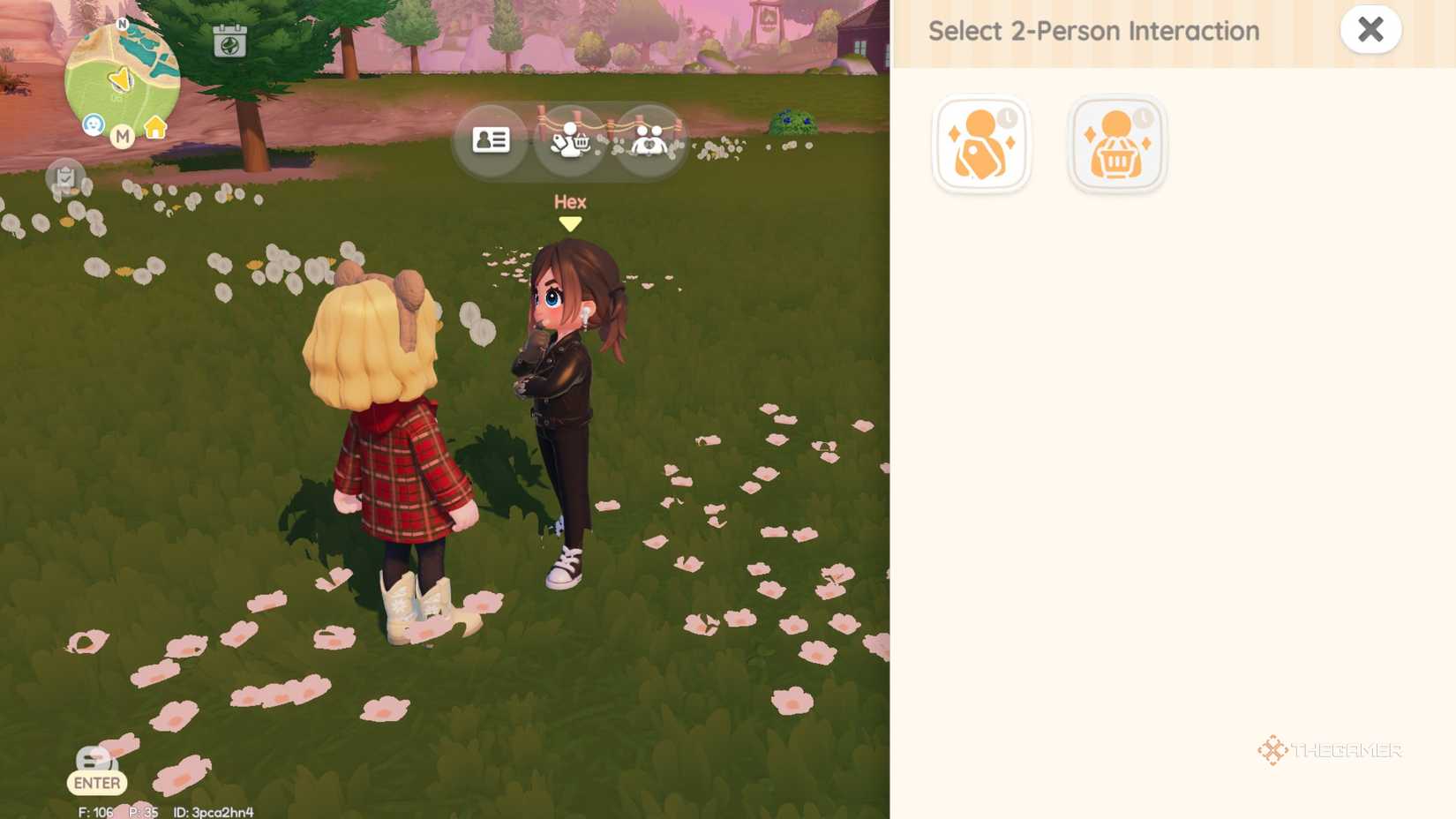1456x819 pixels.
Task: Click the Hex name label above the character
Action: pos(570,202)
